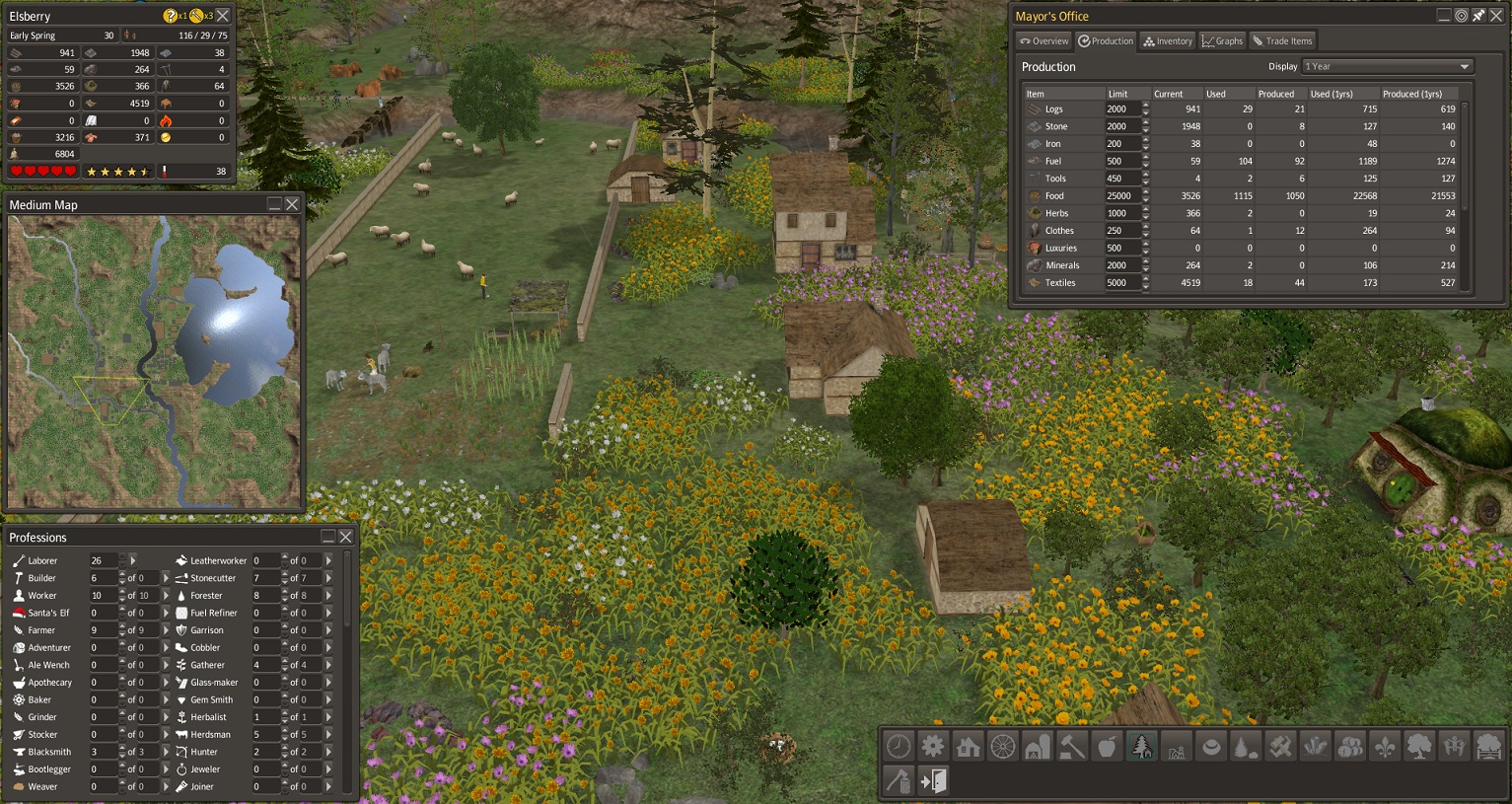Minimize the Mayor's Office window
Image resolution: width=1512 pixels, height=804 pixels.
tap(1444, 16)
